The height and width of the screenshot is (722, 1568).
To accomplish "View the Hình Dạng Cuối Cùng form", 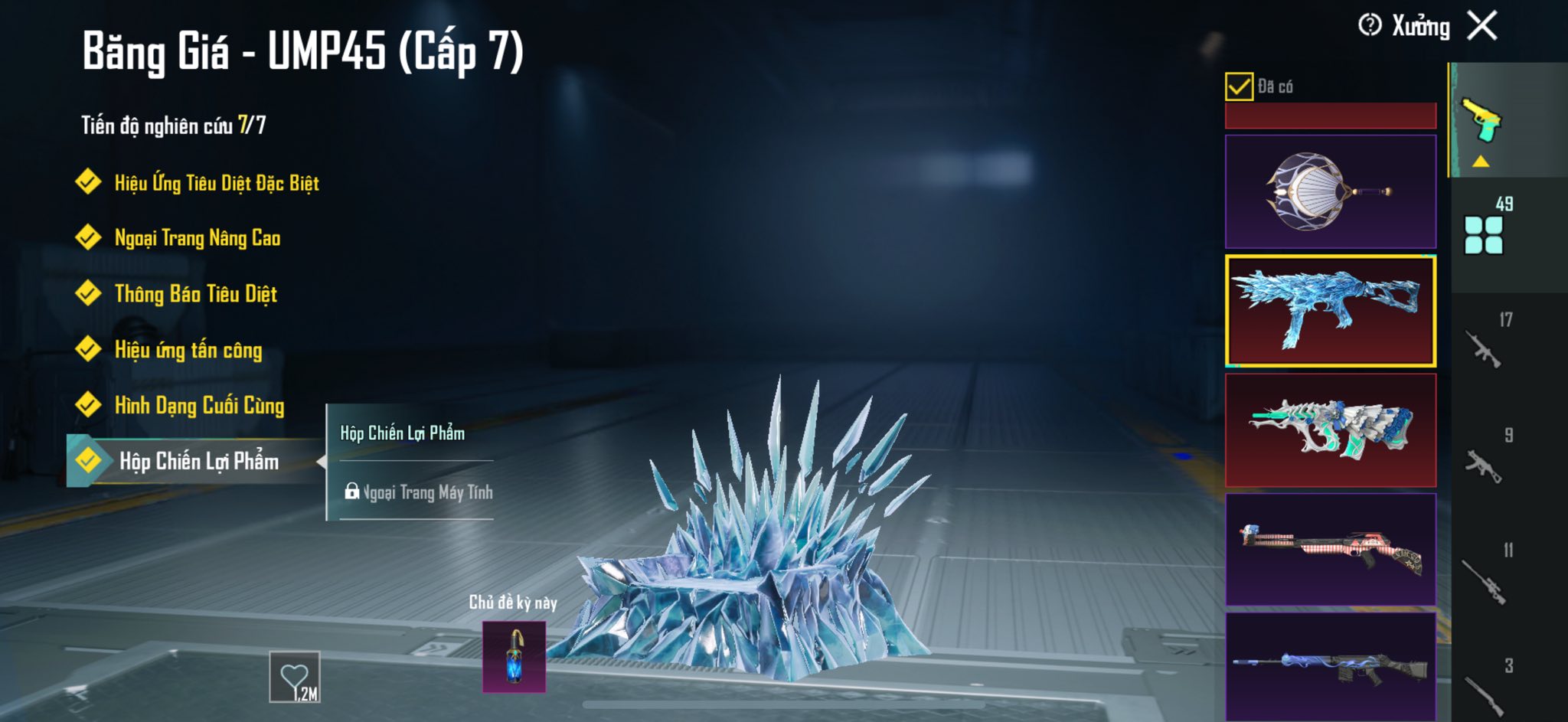I will (x=199, y=406).
